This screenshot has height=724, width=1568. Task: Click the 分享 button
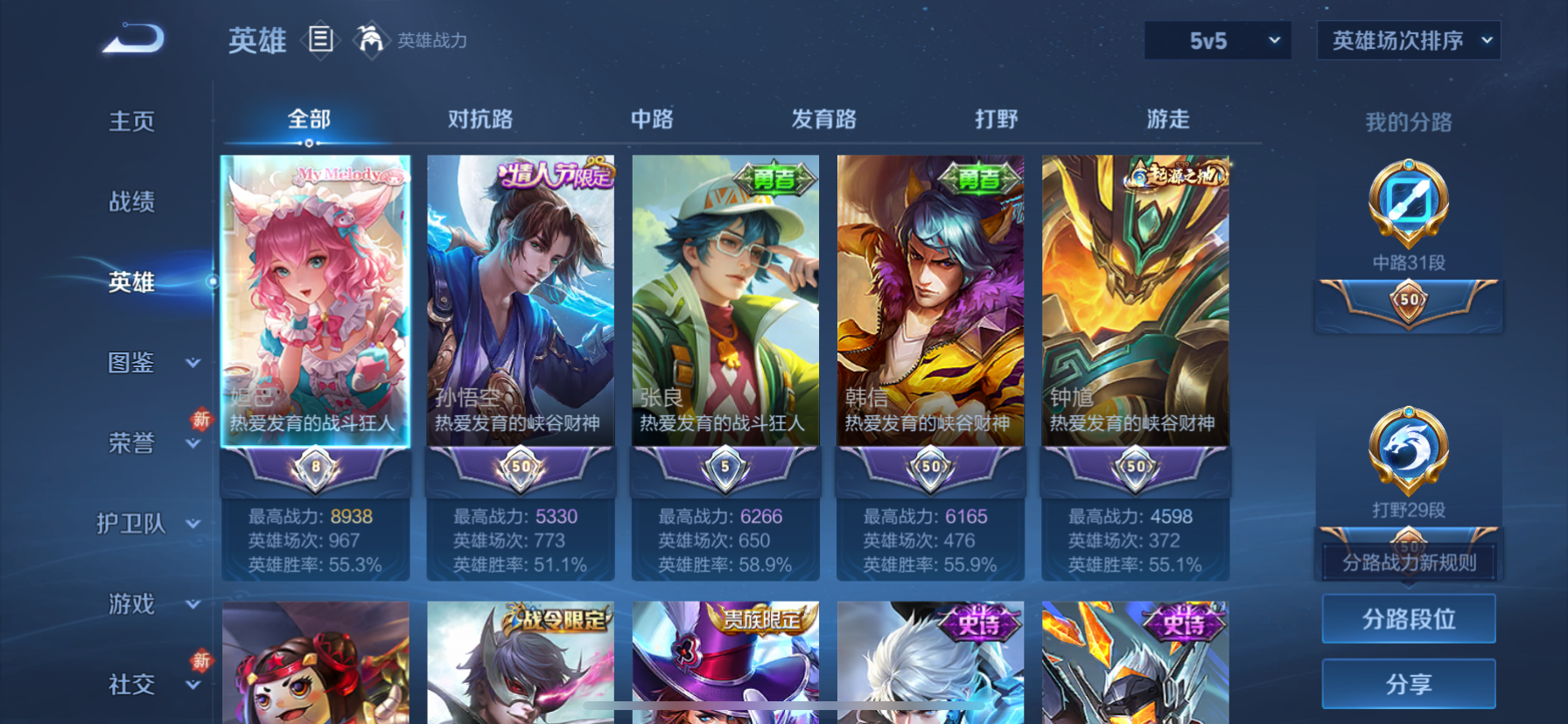point(1408,684)
